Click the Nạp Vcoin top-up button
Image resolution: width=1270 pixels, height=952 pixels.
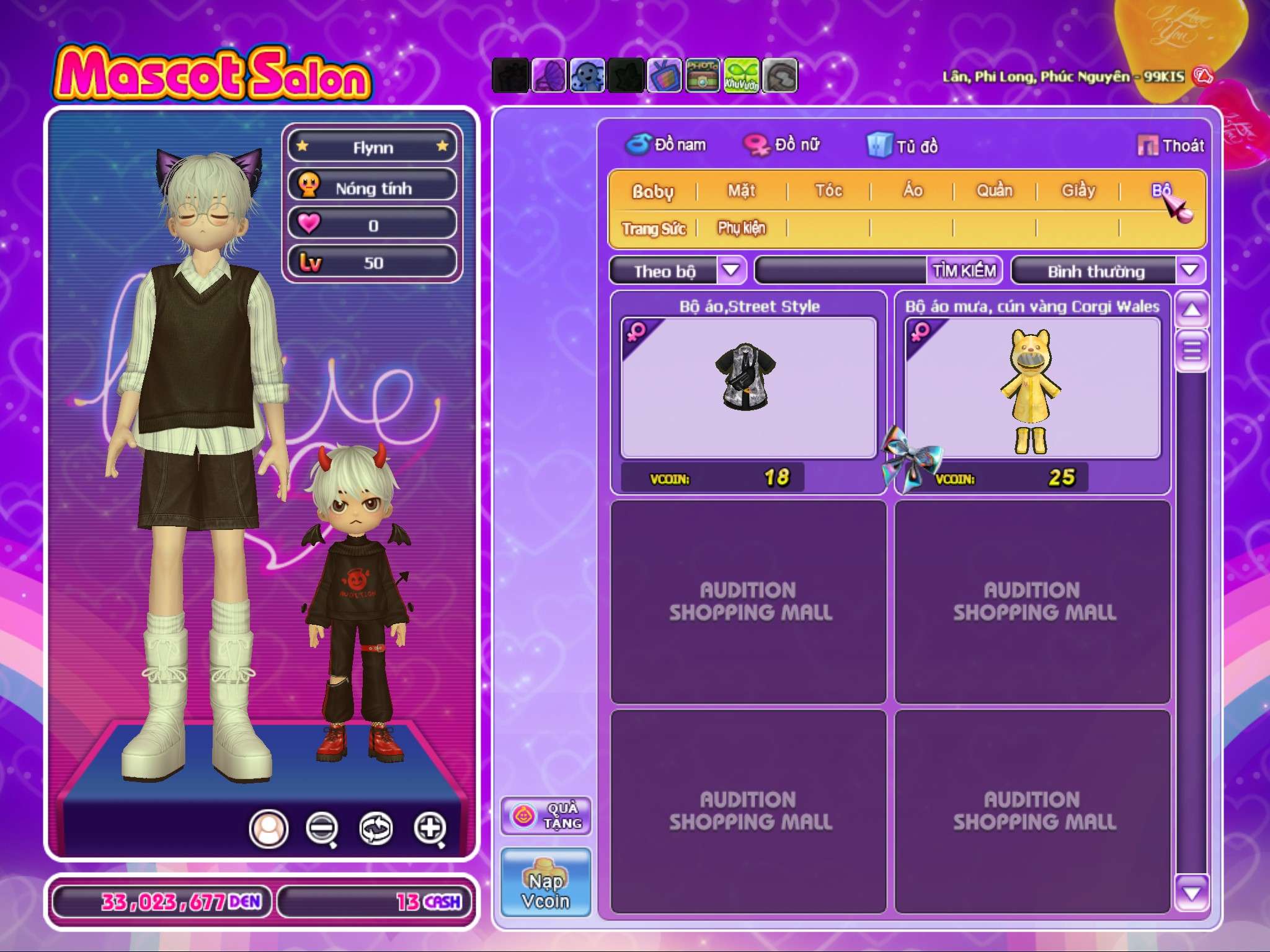coord(546,882)
